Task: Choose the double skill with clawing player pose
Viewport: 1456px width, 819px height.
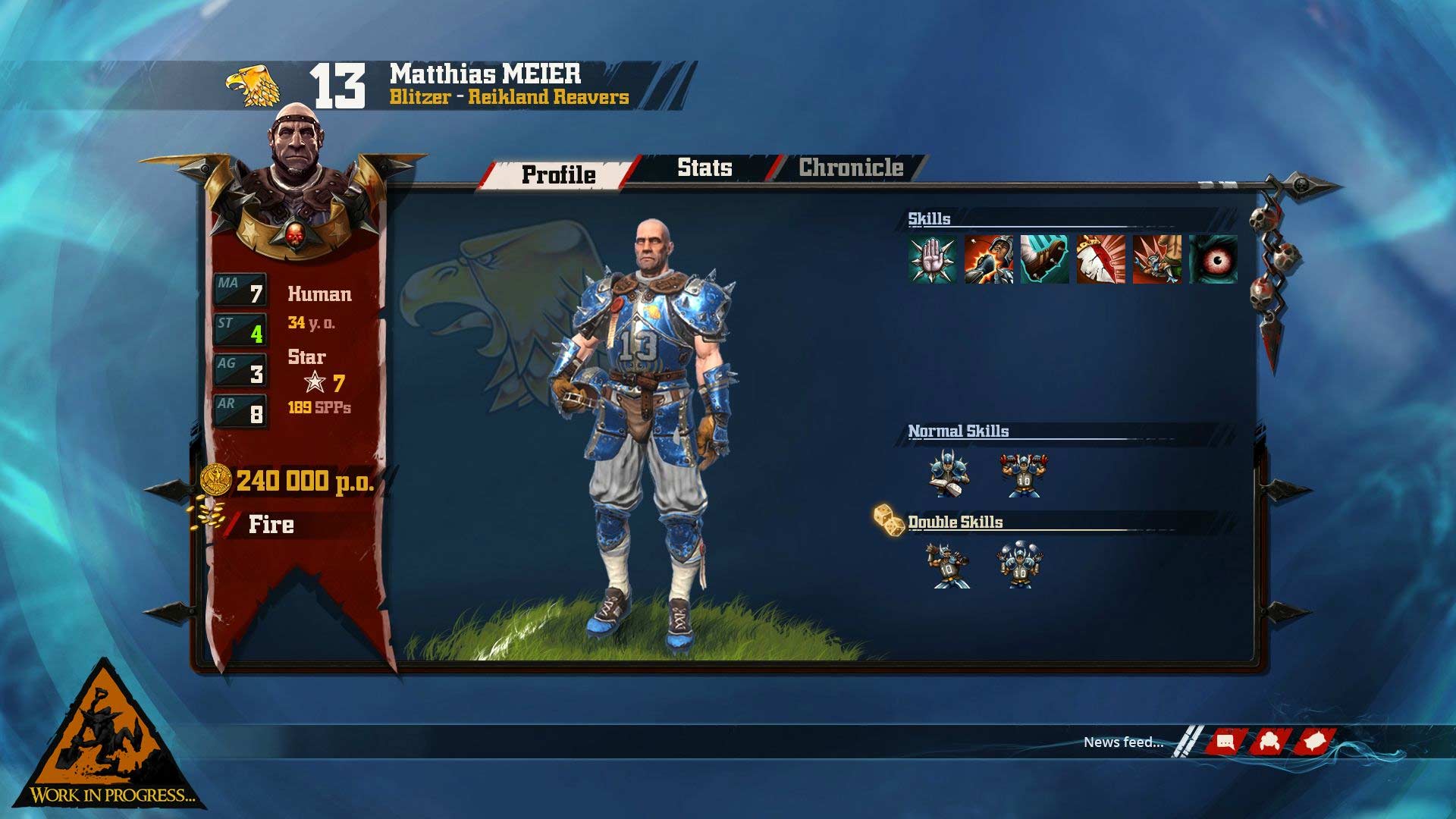Action: click(x=948, y=566)
